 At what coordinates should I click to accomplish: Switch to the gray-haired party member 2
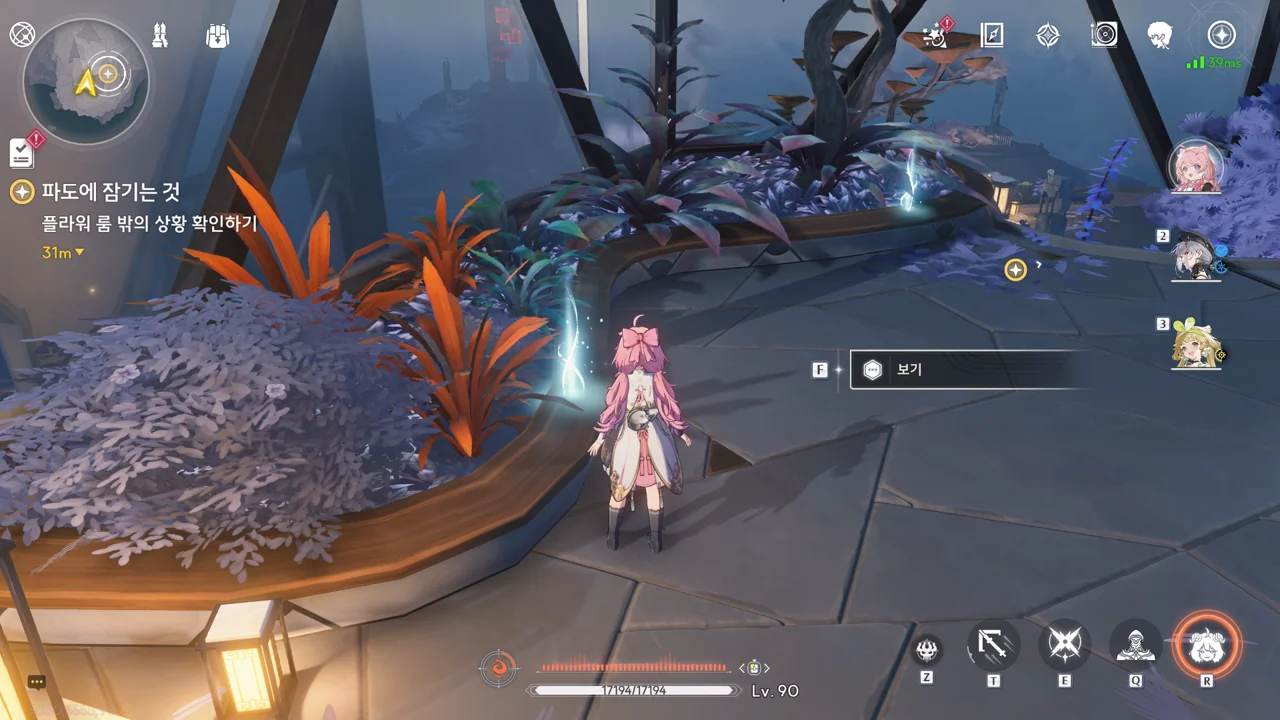click(1196, 256)
